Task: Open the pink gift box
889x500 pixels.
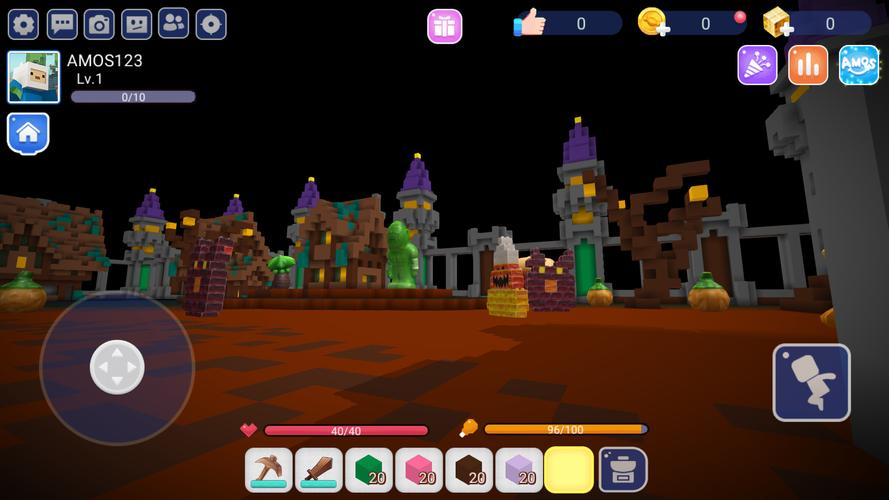Action: 445,26
